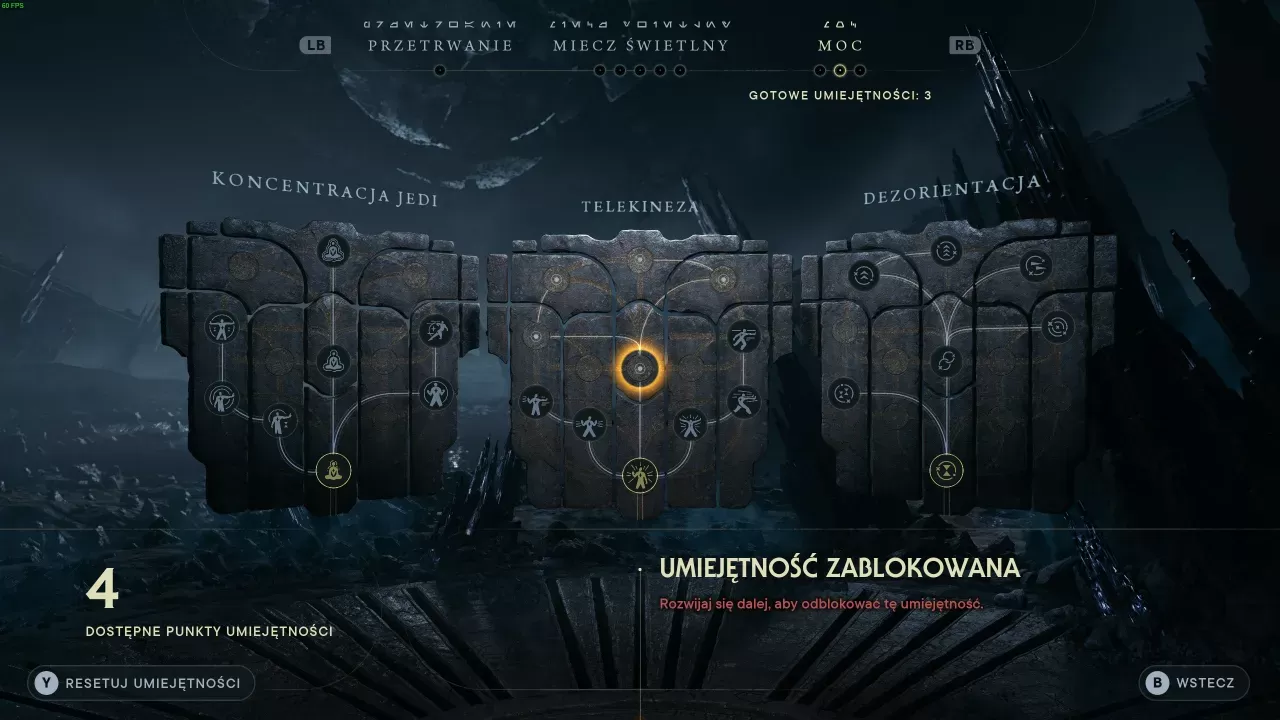The image size is (1280, 720).
Task: Select the dashing strike skill in Telekineza tree
Action: [747, 402]
